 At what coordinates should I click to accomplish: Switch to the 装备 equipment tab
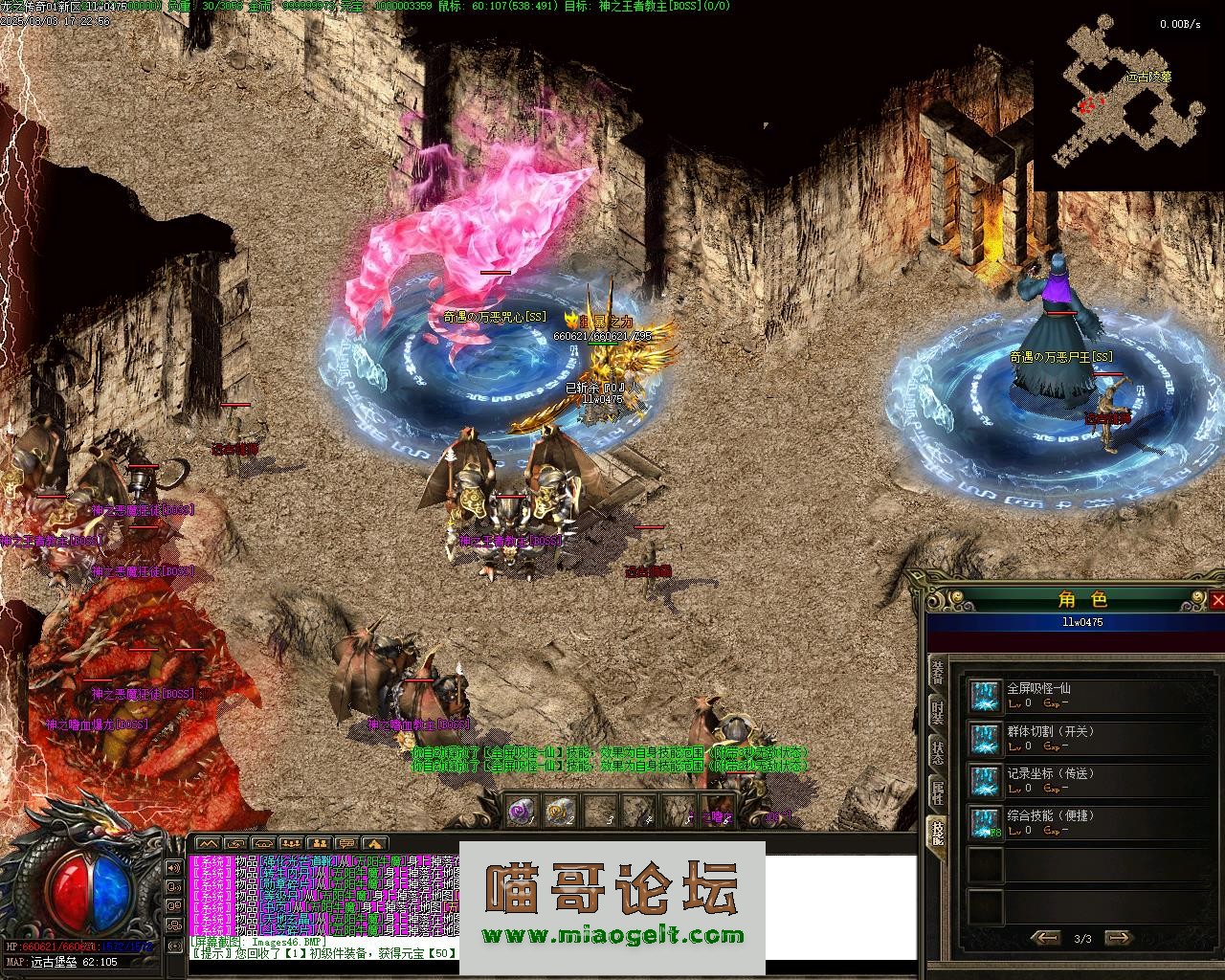pyautogui.click(x=938, y=674)
